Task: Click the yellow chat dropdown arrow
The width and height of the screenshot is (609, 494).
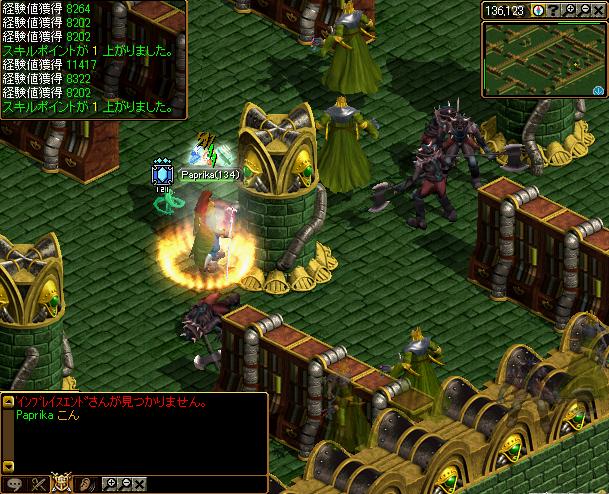Action: (7, 468)
